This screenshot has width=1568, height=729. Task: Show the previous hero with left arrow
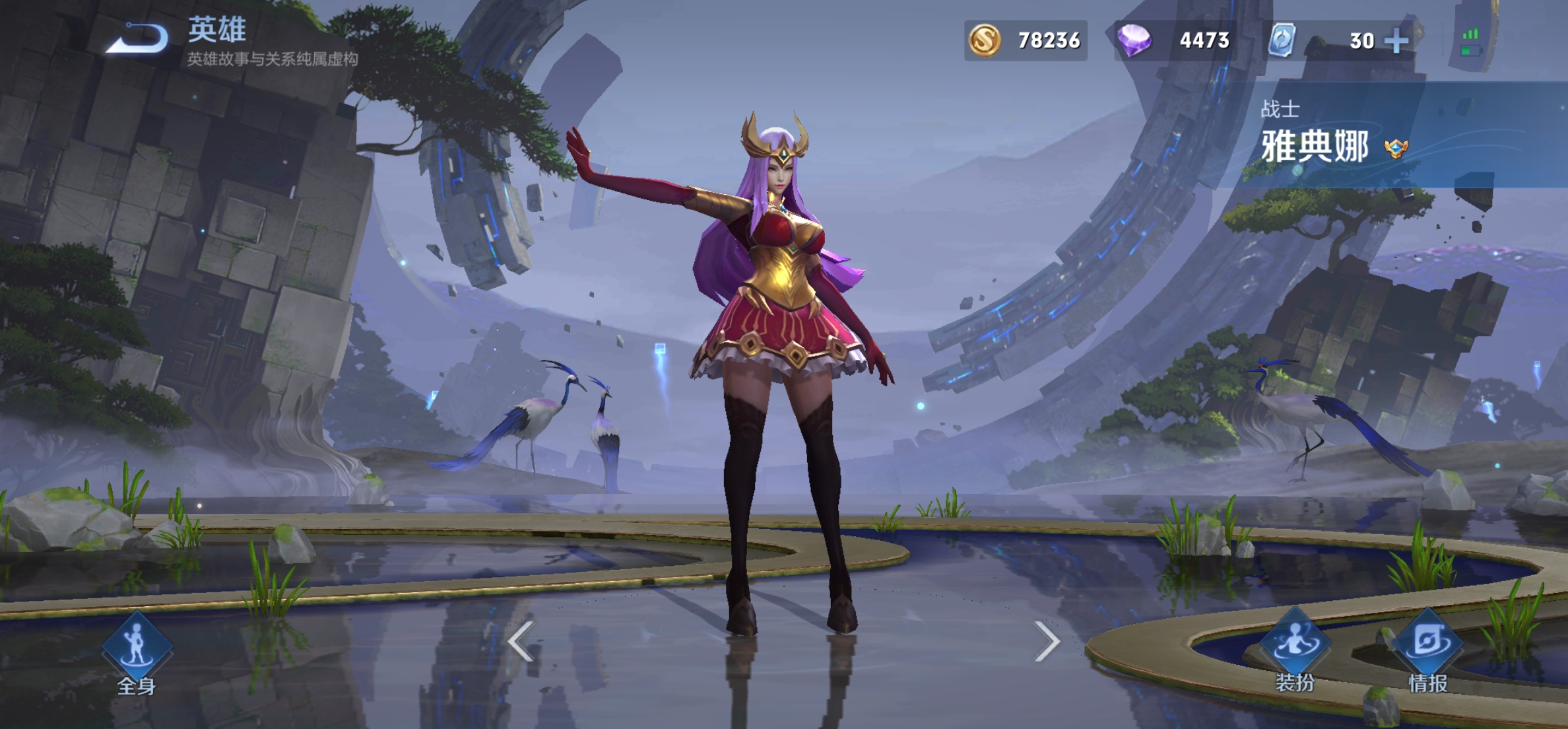pos(521,641)
